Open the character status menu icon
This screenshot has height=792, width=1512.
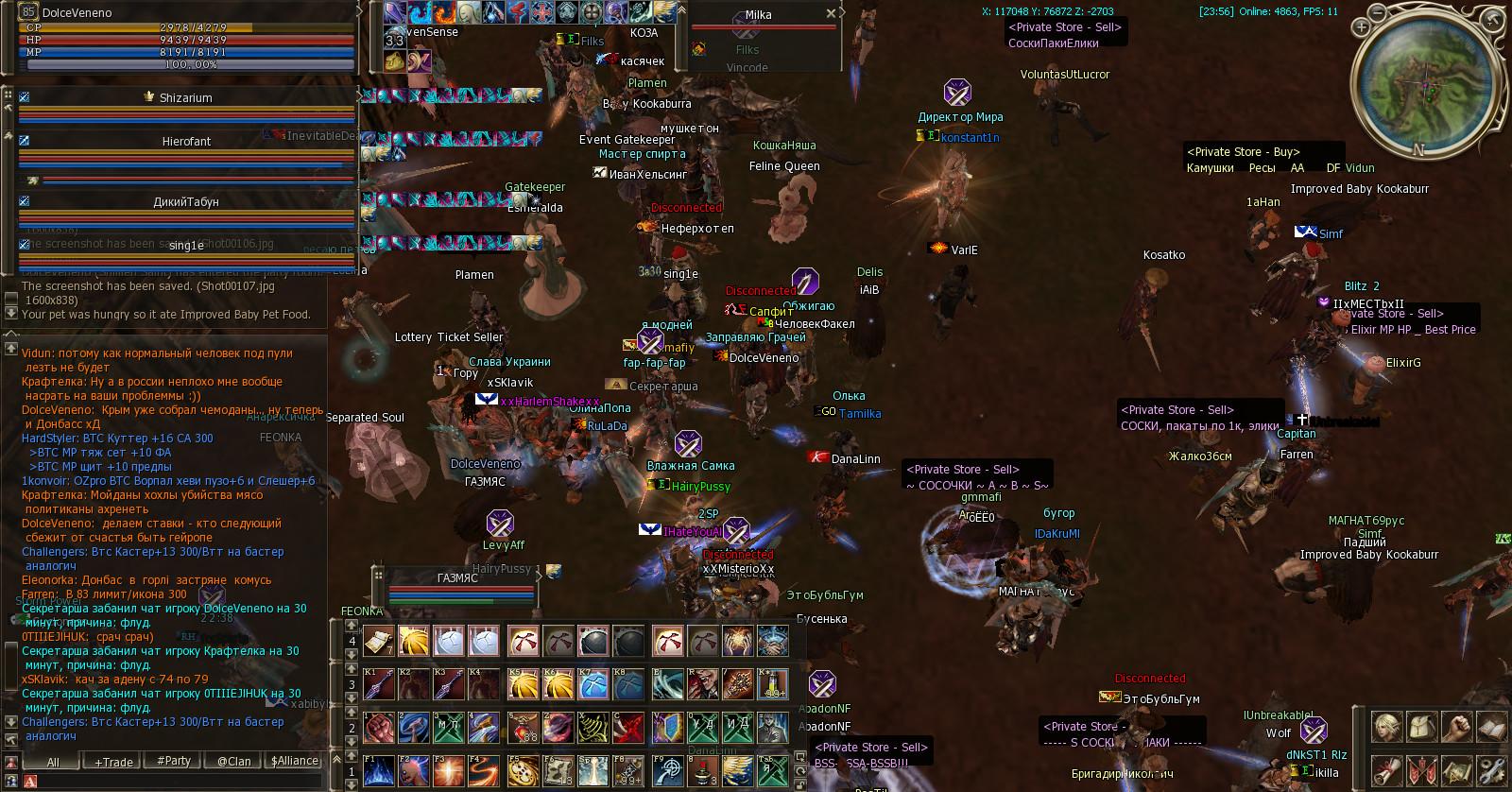coord(1385,726)
